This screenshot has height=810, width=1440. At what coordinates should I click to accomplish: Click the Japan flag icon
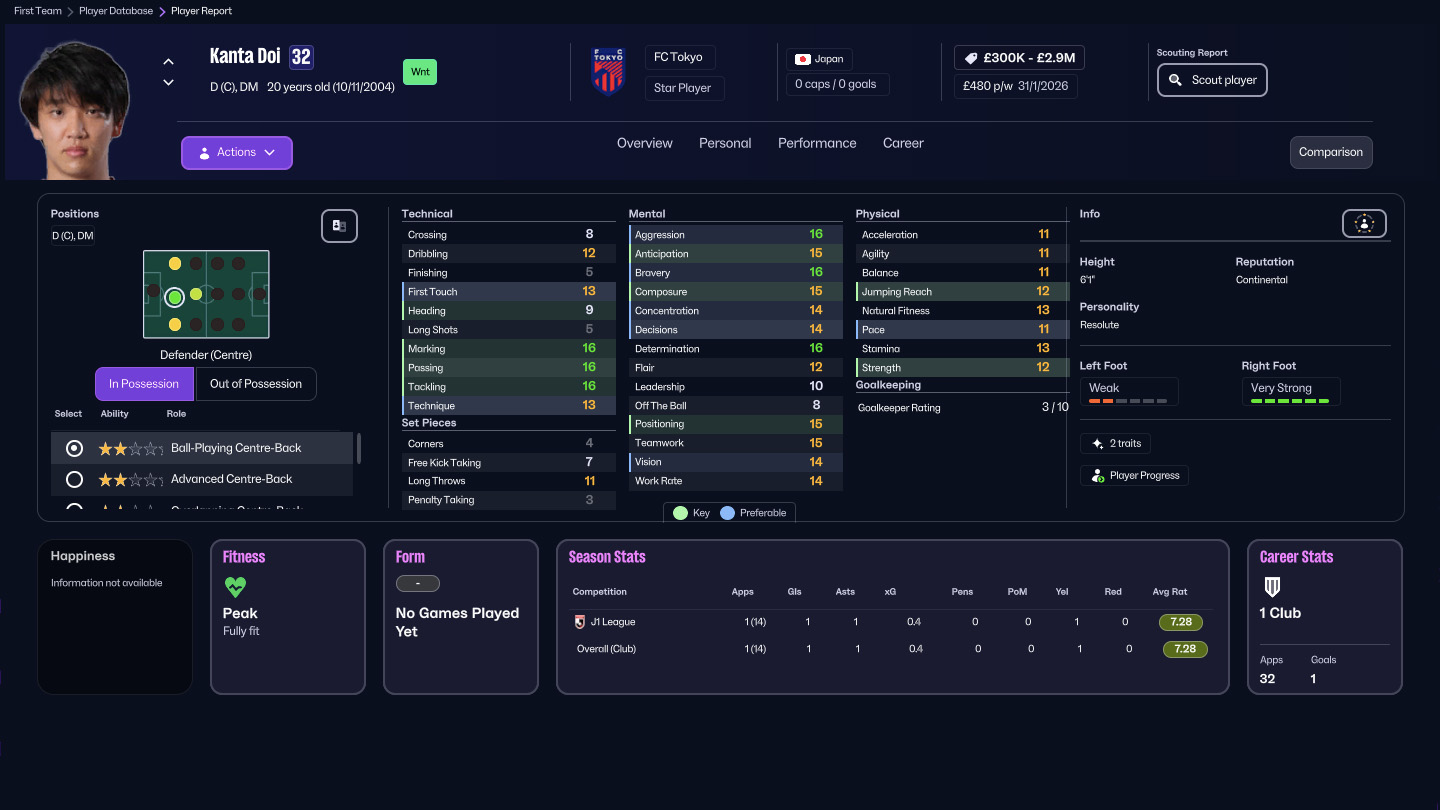[801, 58]
